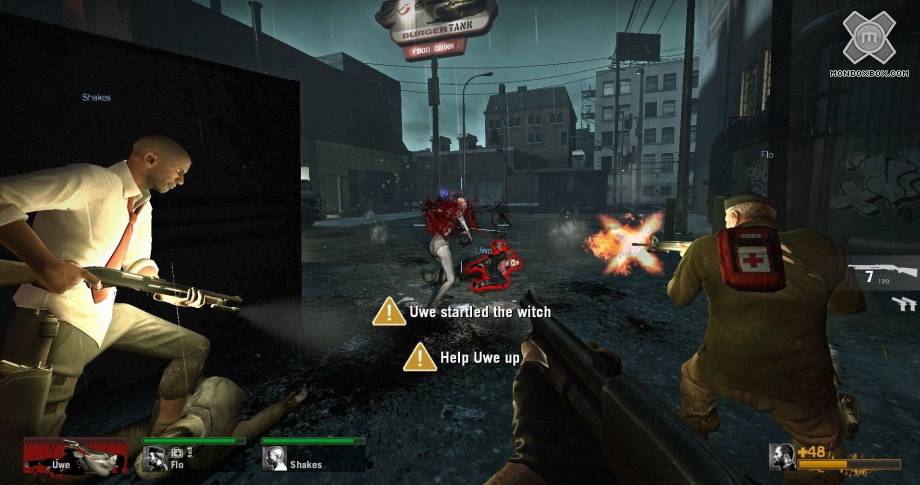
Task: Click your own survivor portrait
Action: 782,457
